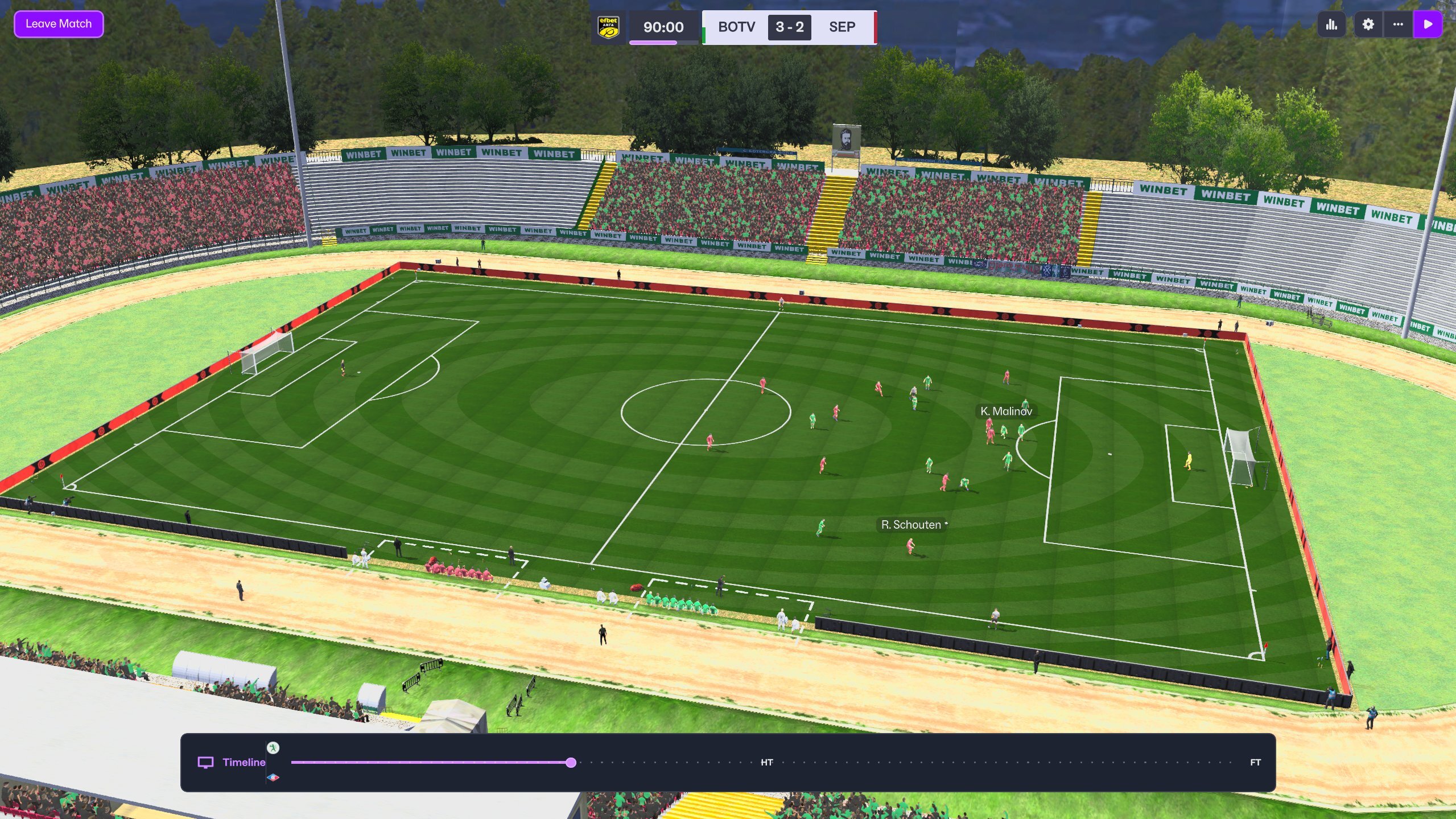Screen dimensions: 1456x819
Task: Select the red-blue away team crest on timeline
Action: [273, 777]
